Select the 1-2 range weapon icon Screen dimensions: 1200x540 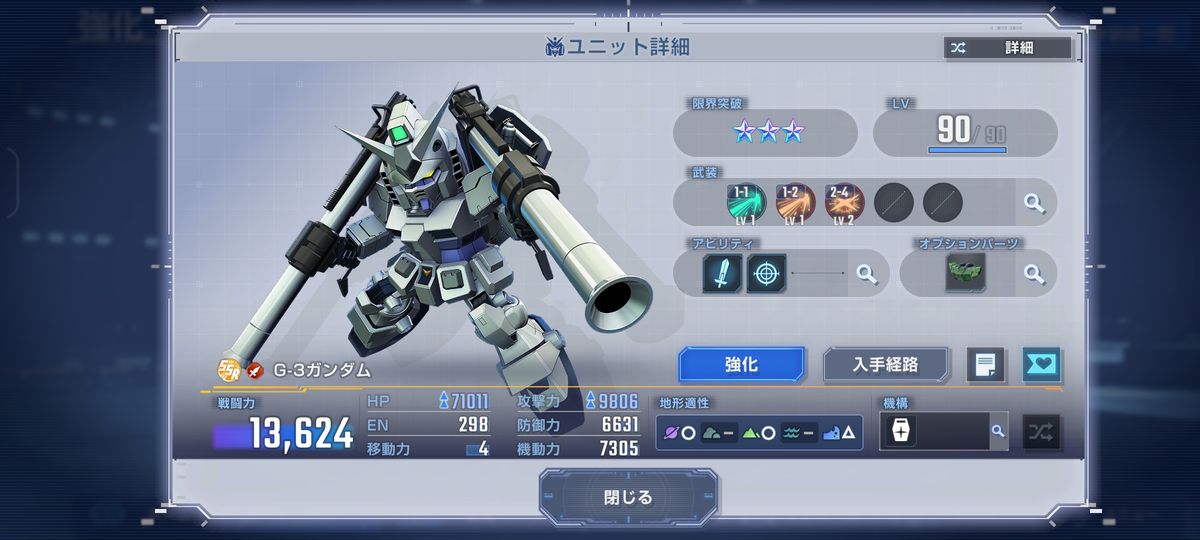795,203
